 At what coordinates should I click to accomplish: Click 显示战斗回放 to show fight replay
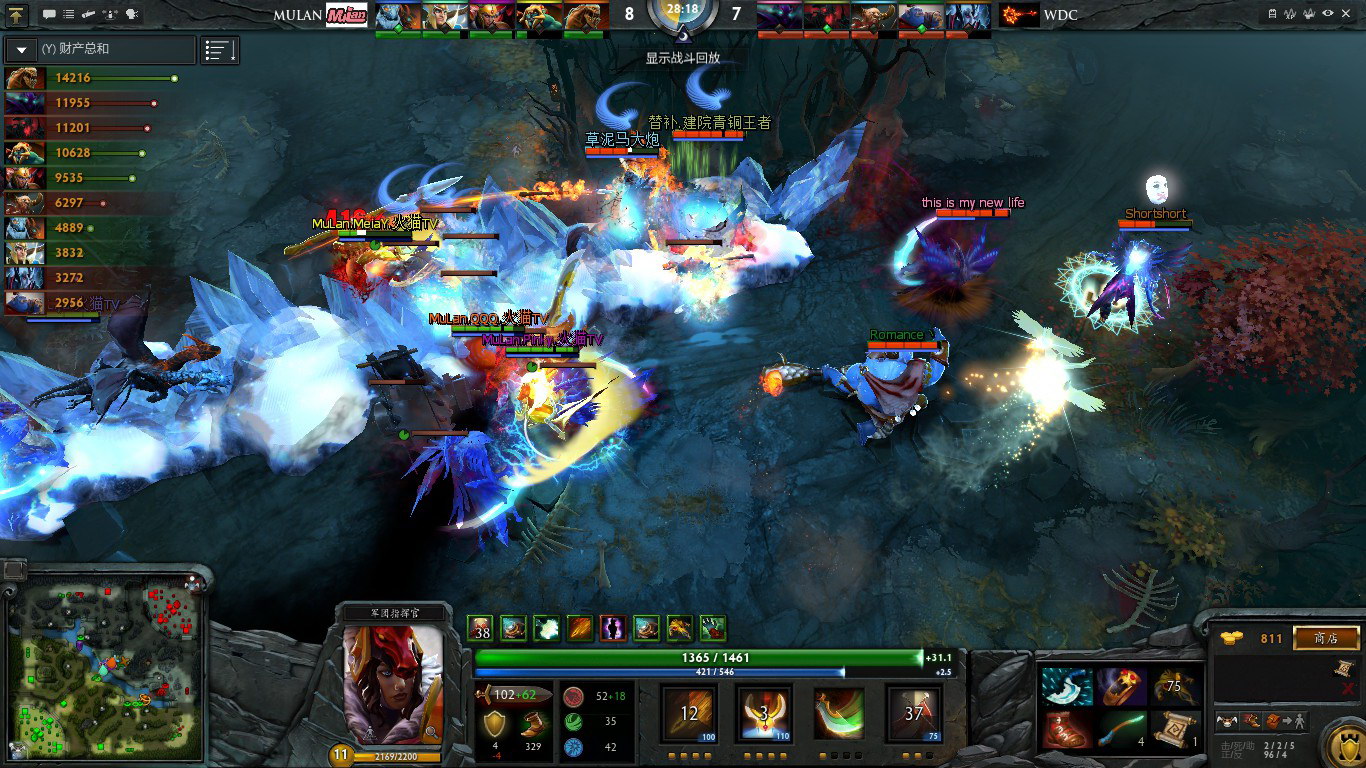(x=682, y=58)
